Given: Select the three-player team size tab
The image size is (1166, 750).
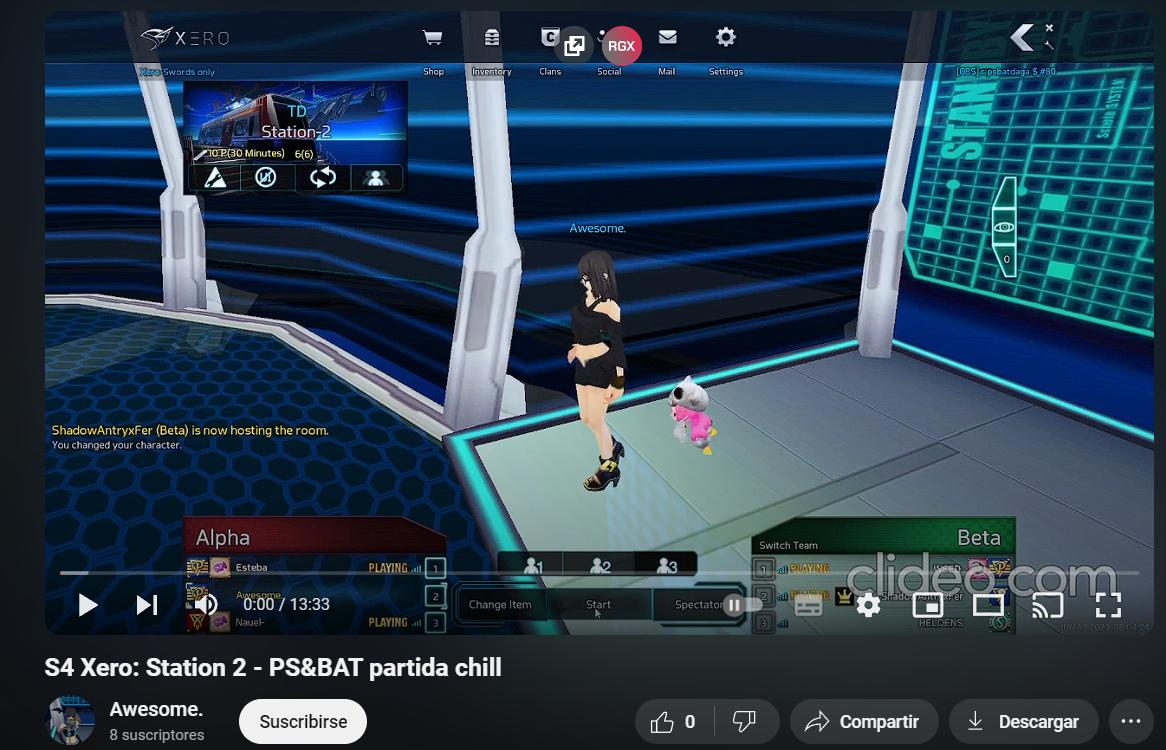Looking at the screenshot, I should [666, 566].
